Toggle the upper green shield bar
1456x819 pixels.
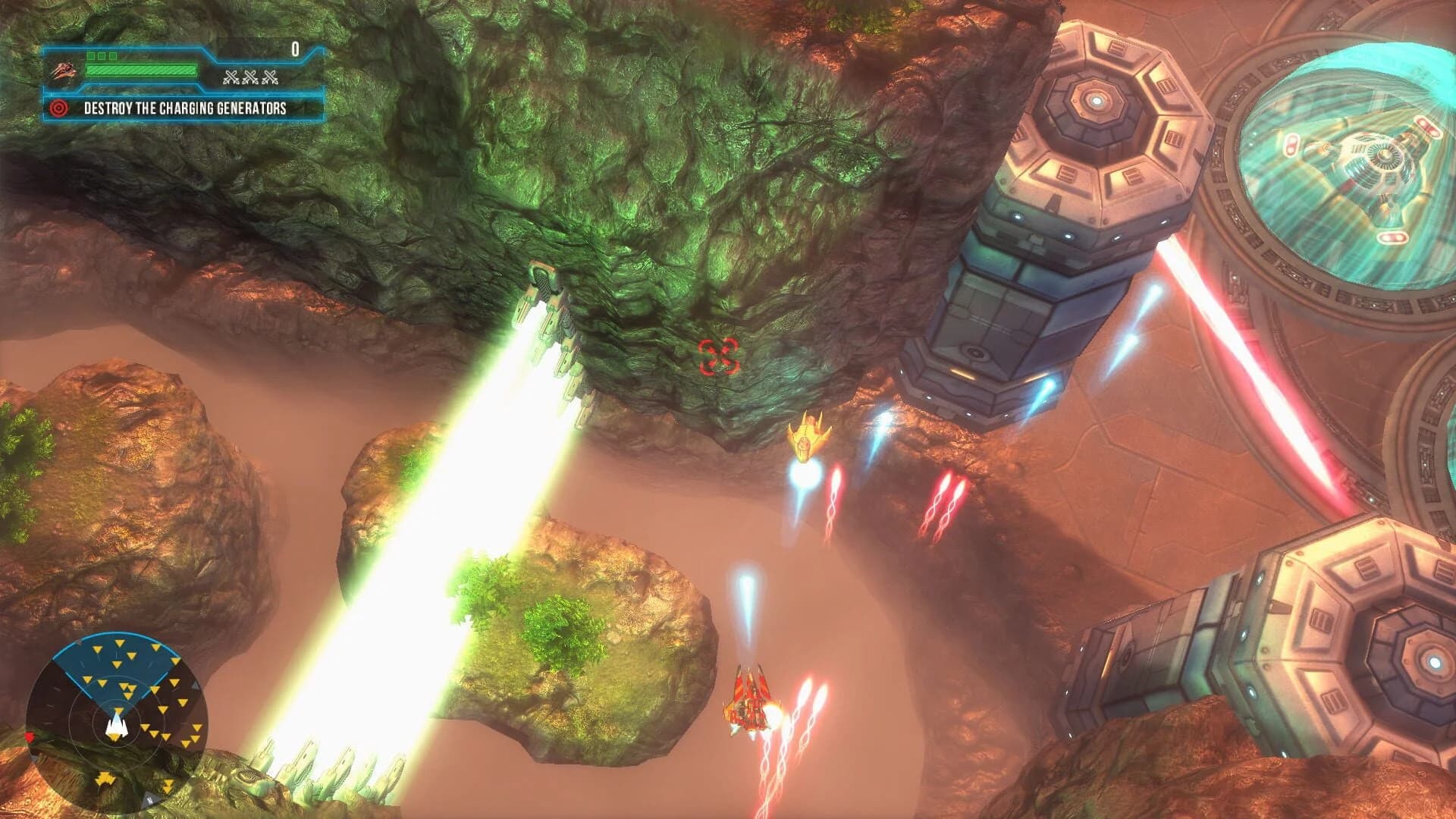point(101,57)
